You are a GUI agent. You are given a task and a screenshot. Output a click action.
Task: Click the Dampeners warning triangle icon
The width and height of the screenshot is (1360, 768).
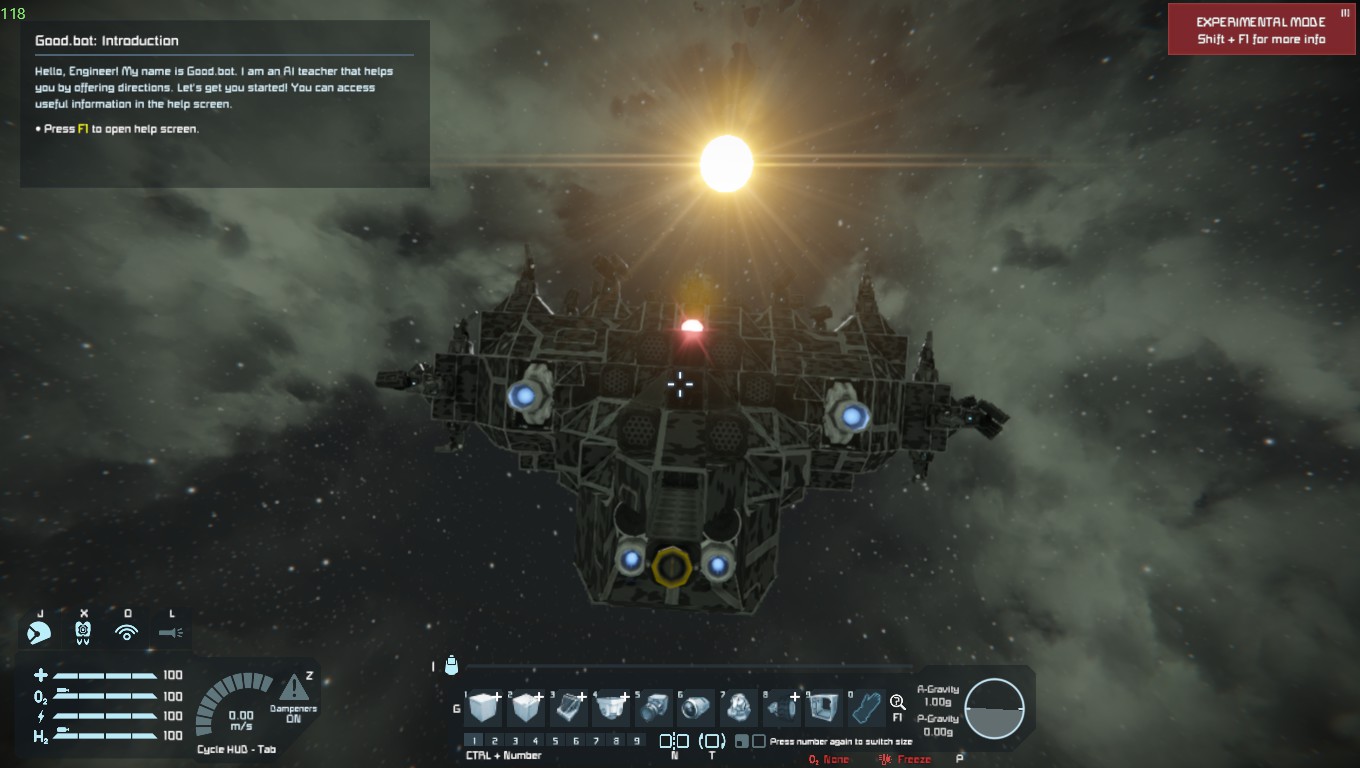click(294, 688)
